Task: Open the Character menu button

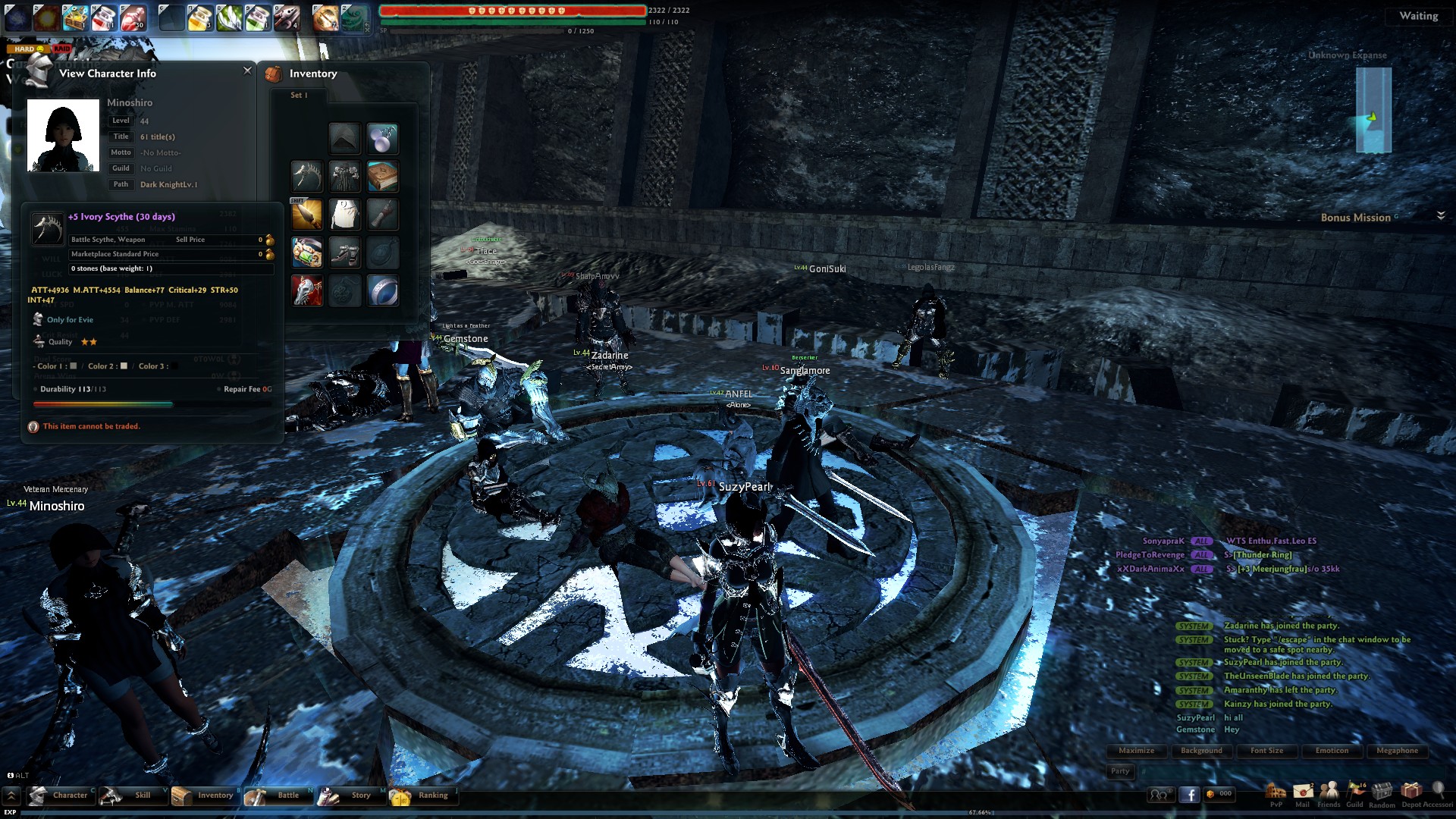Action: [61, 795]
